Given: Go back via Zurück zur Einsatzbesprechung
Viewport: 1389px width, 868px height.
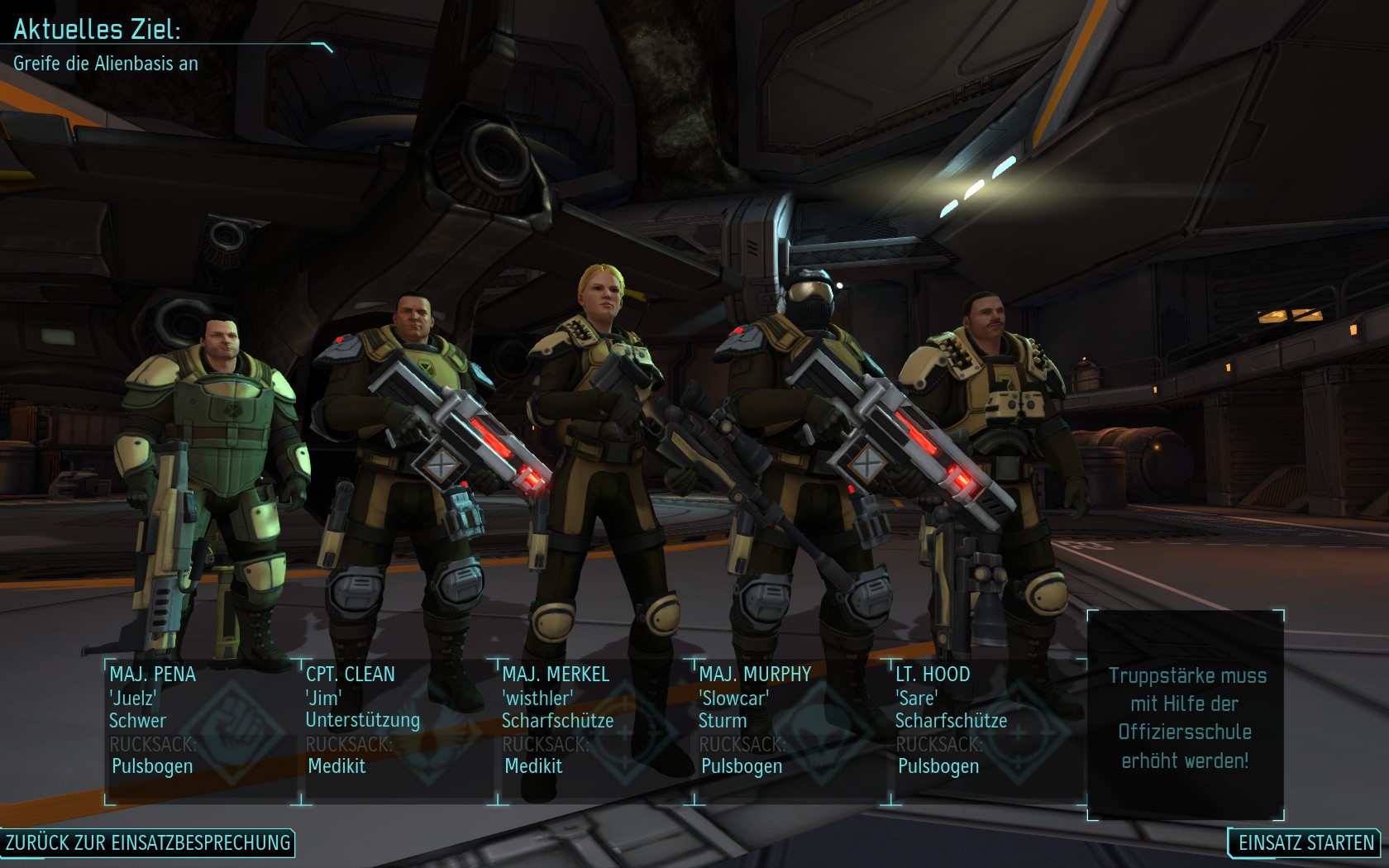Looking at the screenshot, I should (x=148, y=842).
